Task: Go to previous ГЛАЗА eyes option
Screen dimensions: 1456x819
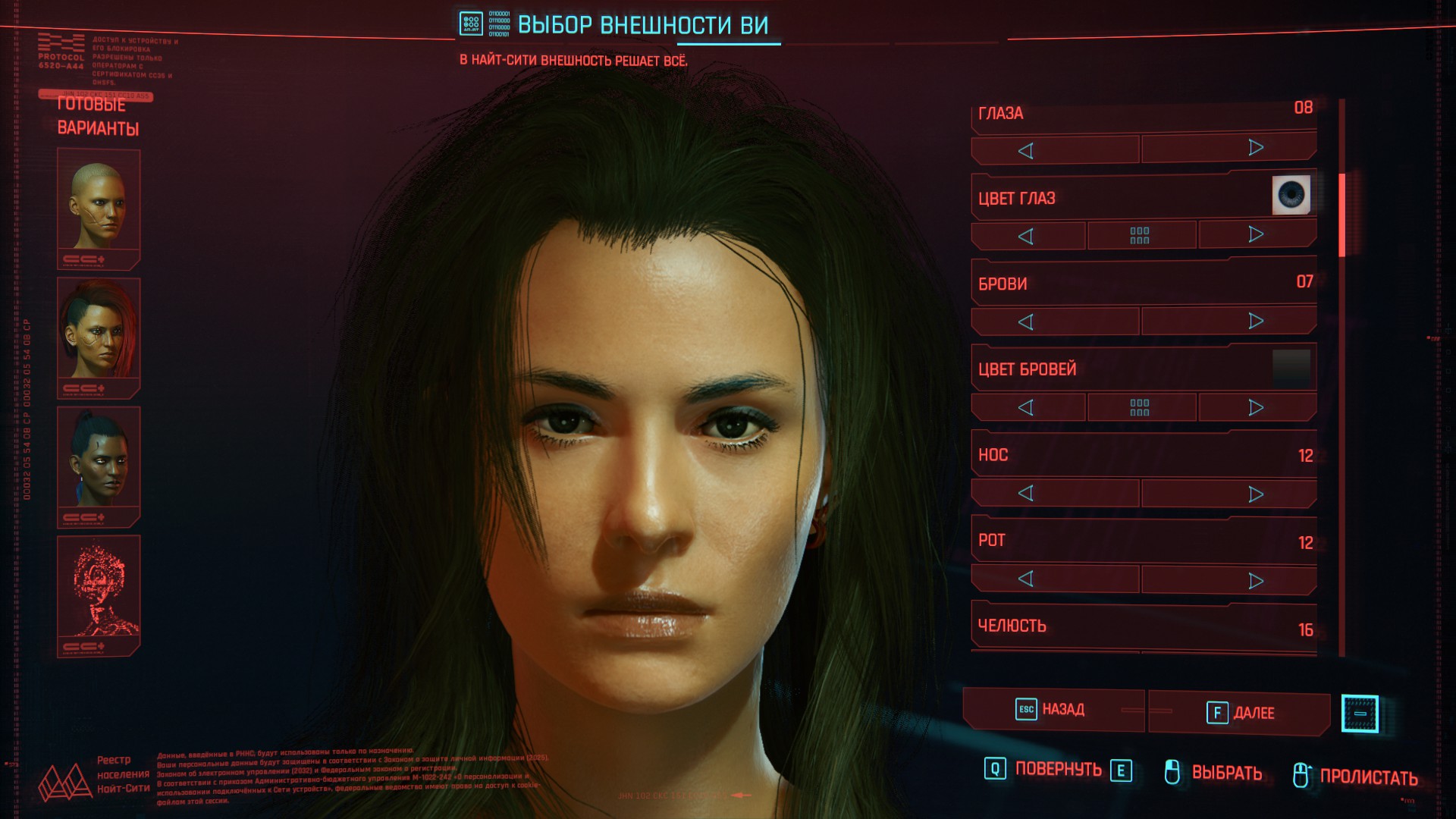Action: point(1026,150)
